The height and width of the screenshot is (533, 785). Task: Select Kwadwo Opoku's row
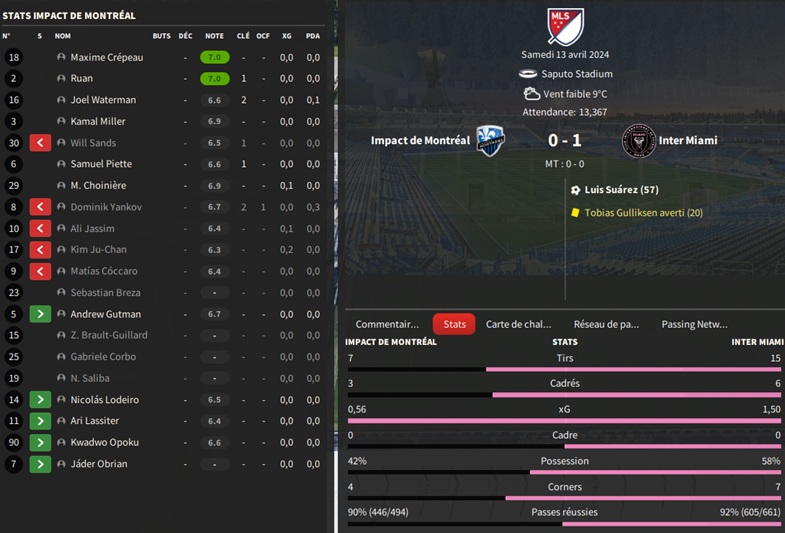[x=104, y=442]
